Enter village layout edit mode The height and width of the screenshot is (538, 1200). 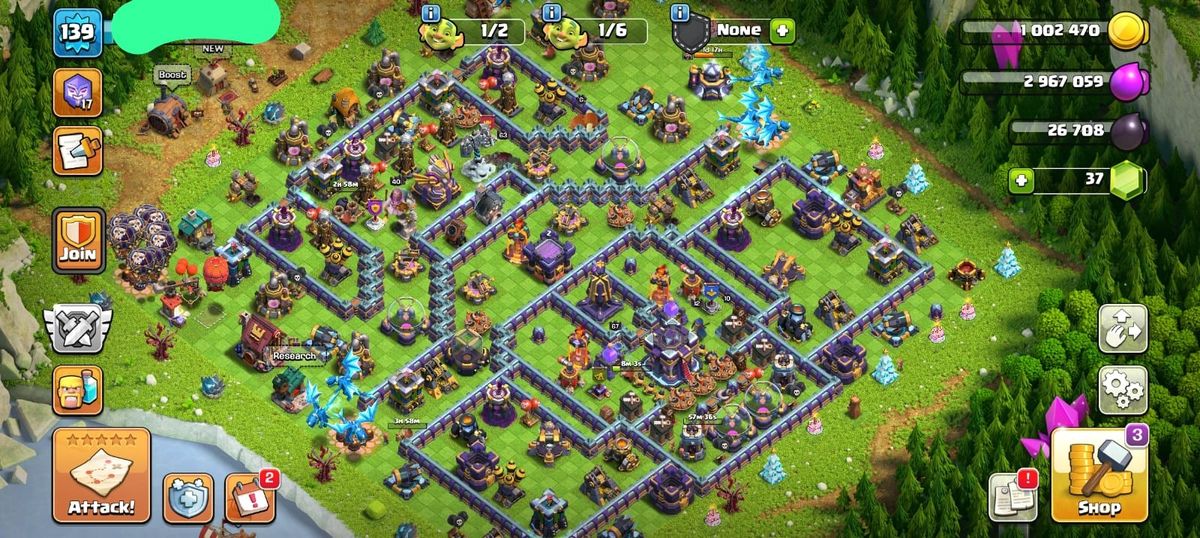tap(1123, 329)
